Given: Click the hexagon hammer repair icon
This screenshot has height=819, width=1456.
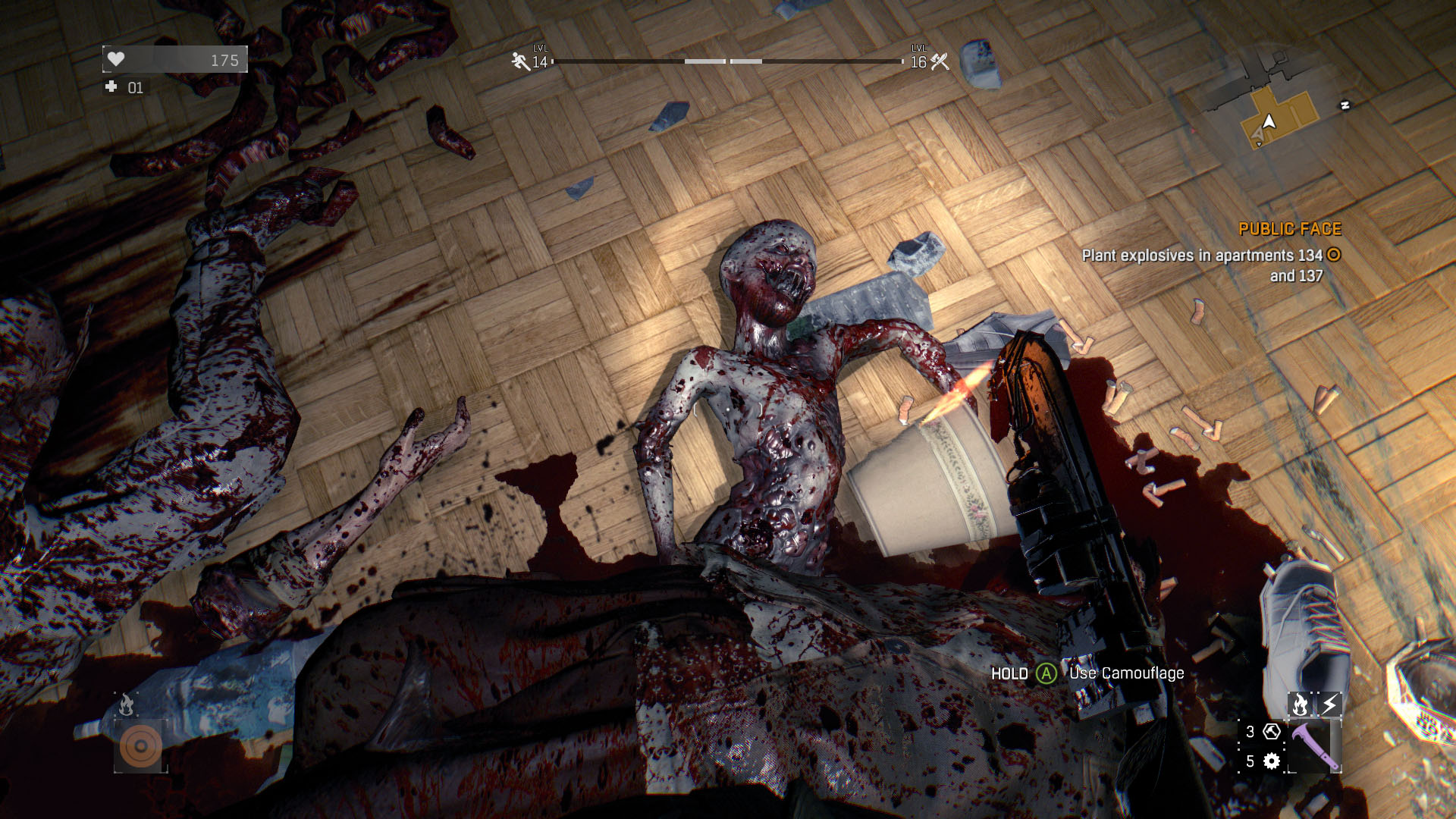Looking at the screenshot, I should [1272, 732].
